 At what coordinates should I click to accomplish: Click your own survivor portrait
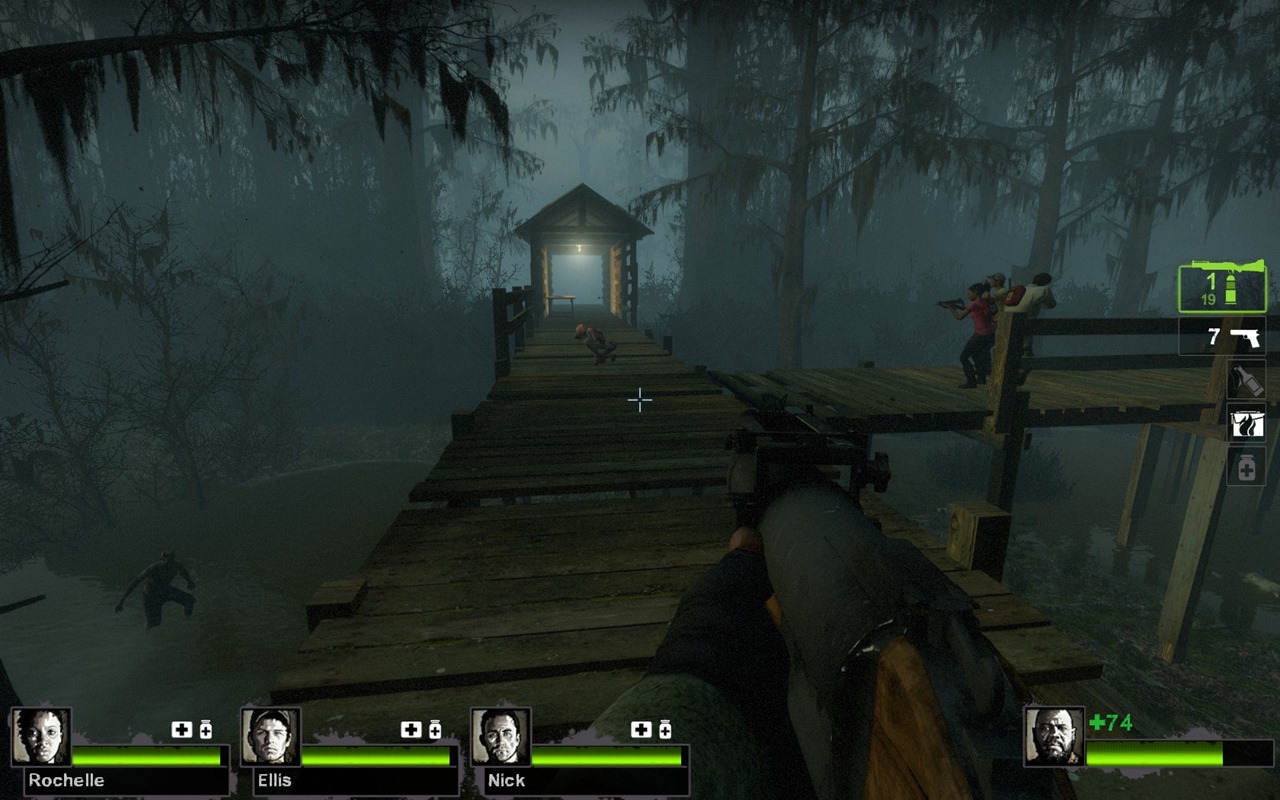(x=1054, y=737)
